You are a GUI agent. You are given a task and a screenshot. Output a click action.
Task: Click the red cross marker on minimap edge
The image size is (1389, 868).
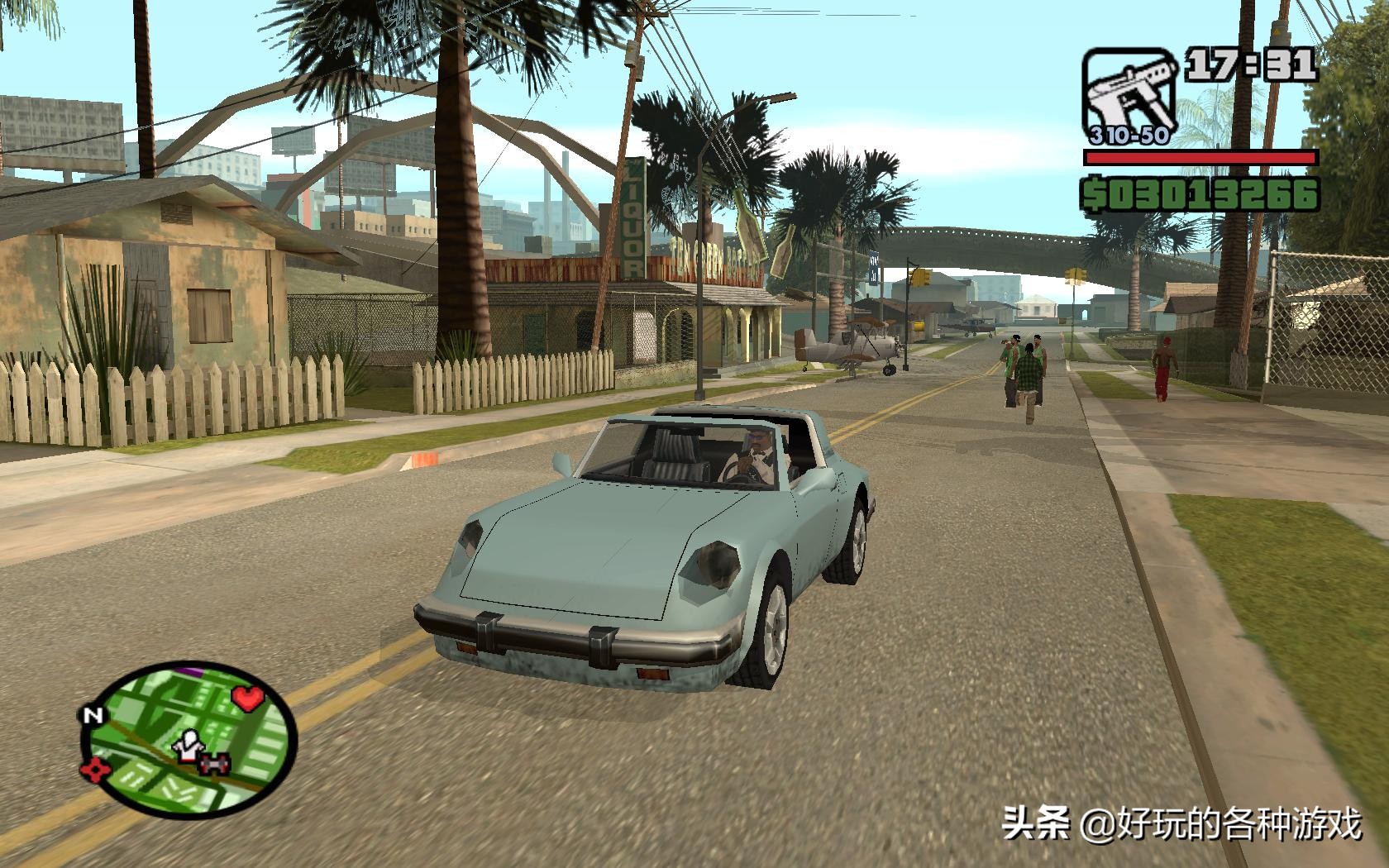[95, 769]
